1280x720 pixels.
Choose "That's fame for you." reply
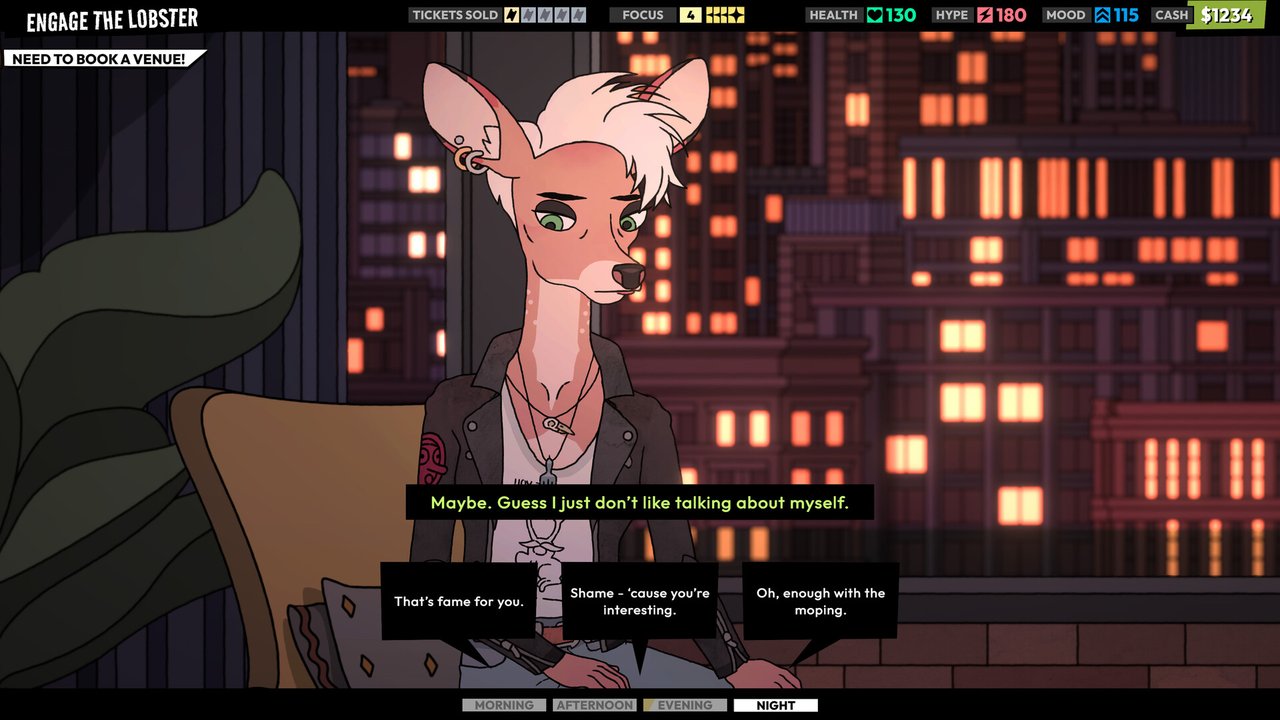click(459, 602)
